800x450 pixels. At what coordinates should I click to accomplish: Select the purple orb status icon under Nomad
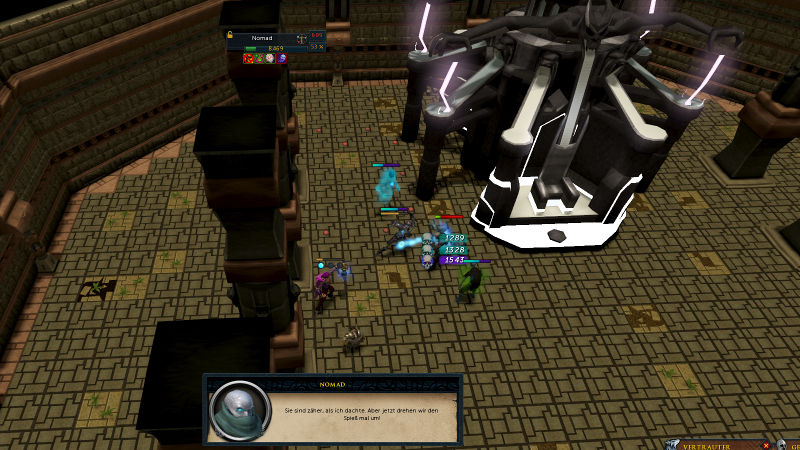[x=282, y=59]
